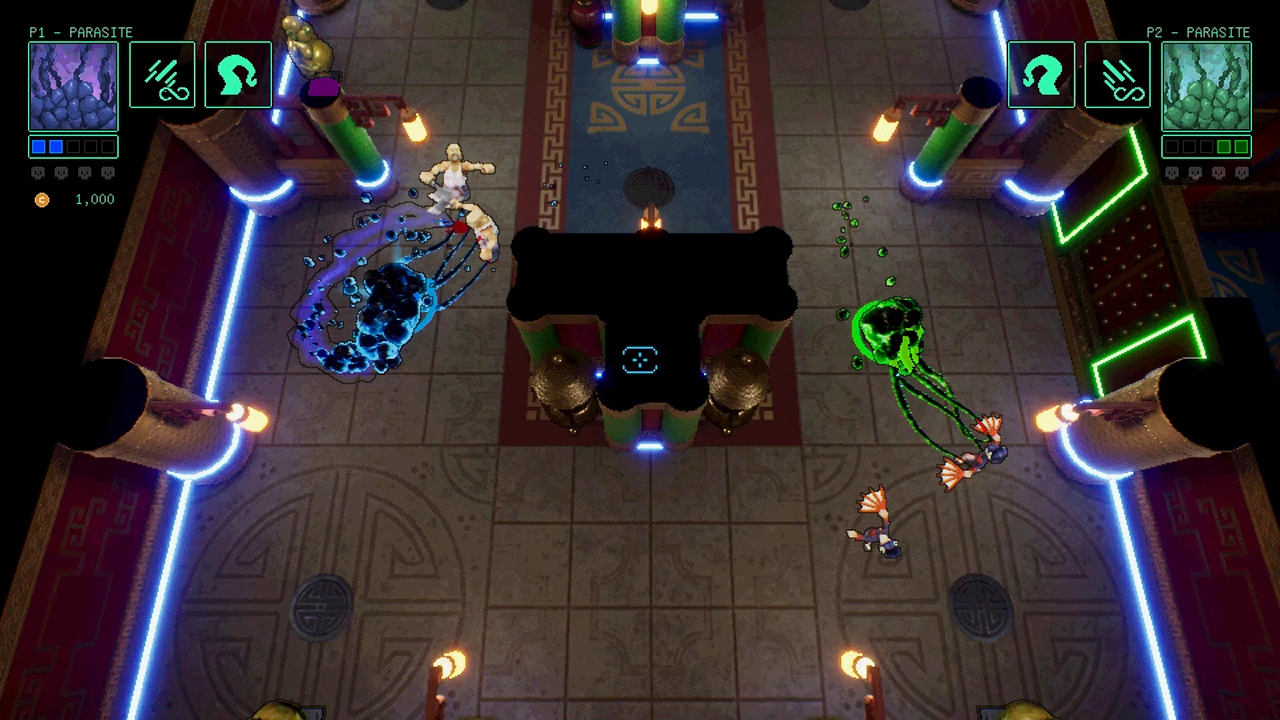Select P2's dash ability icon
1280x720 pixels.
(1117, 74)
